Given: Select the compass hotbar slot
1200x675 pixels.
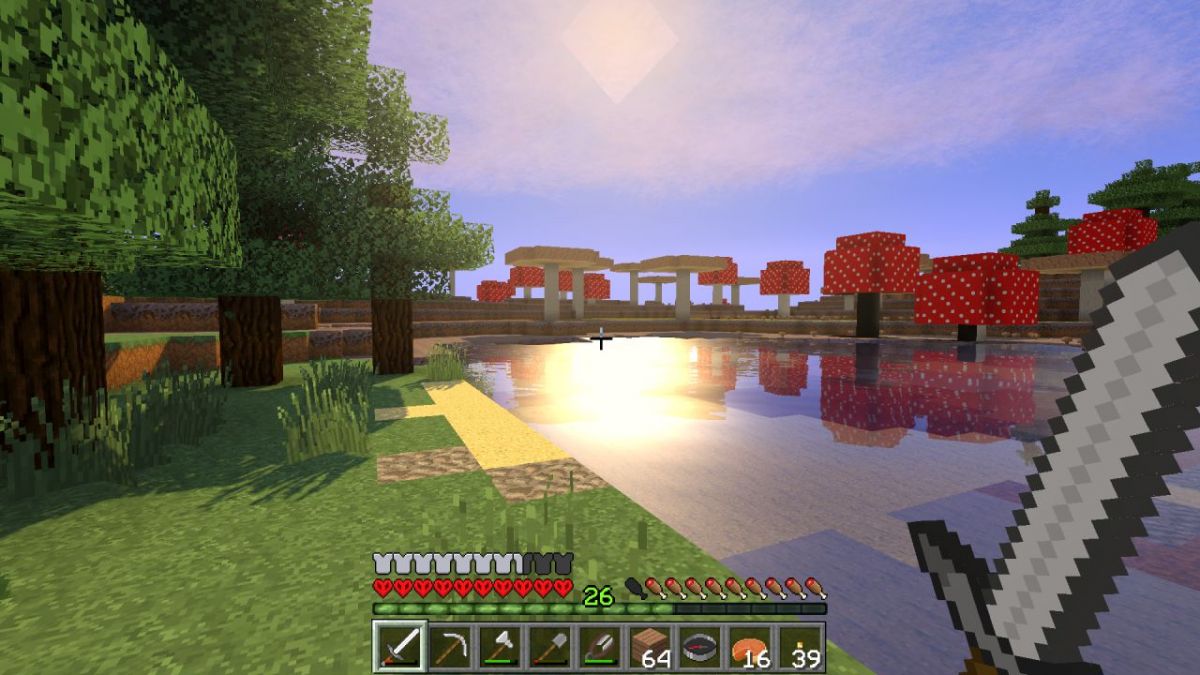Looking at the screenshot, I should point(700,646).
